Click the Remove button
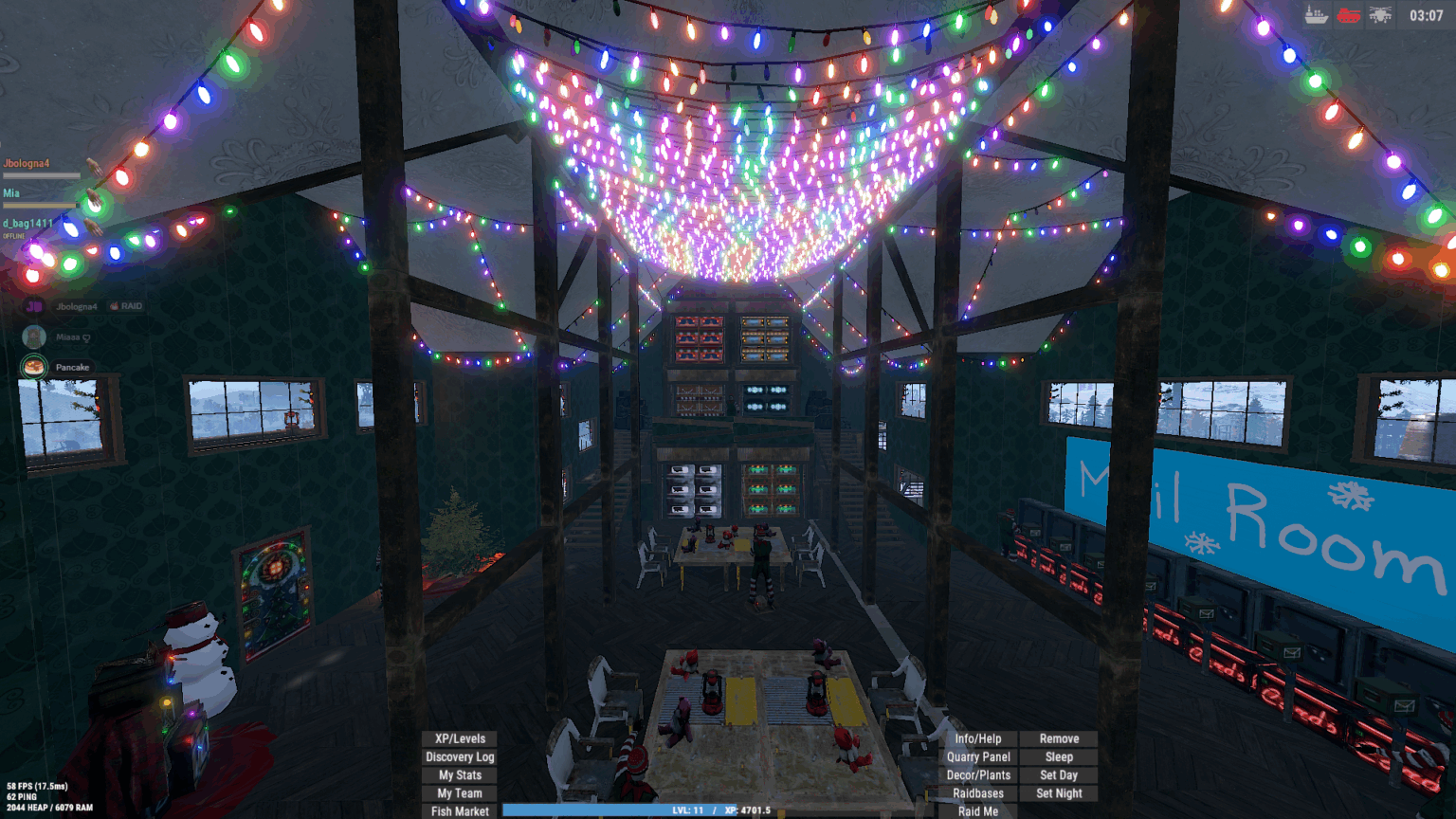 pyautogui.click(x=1059, y=738)
